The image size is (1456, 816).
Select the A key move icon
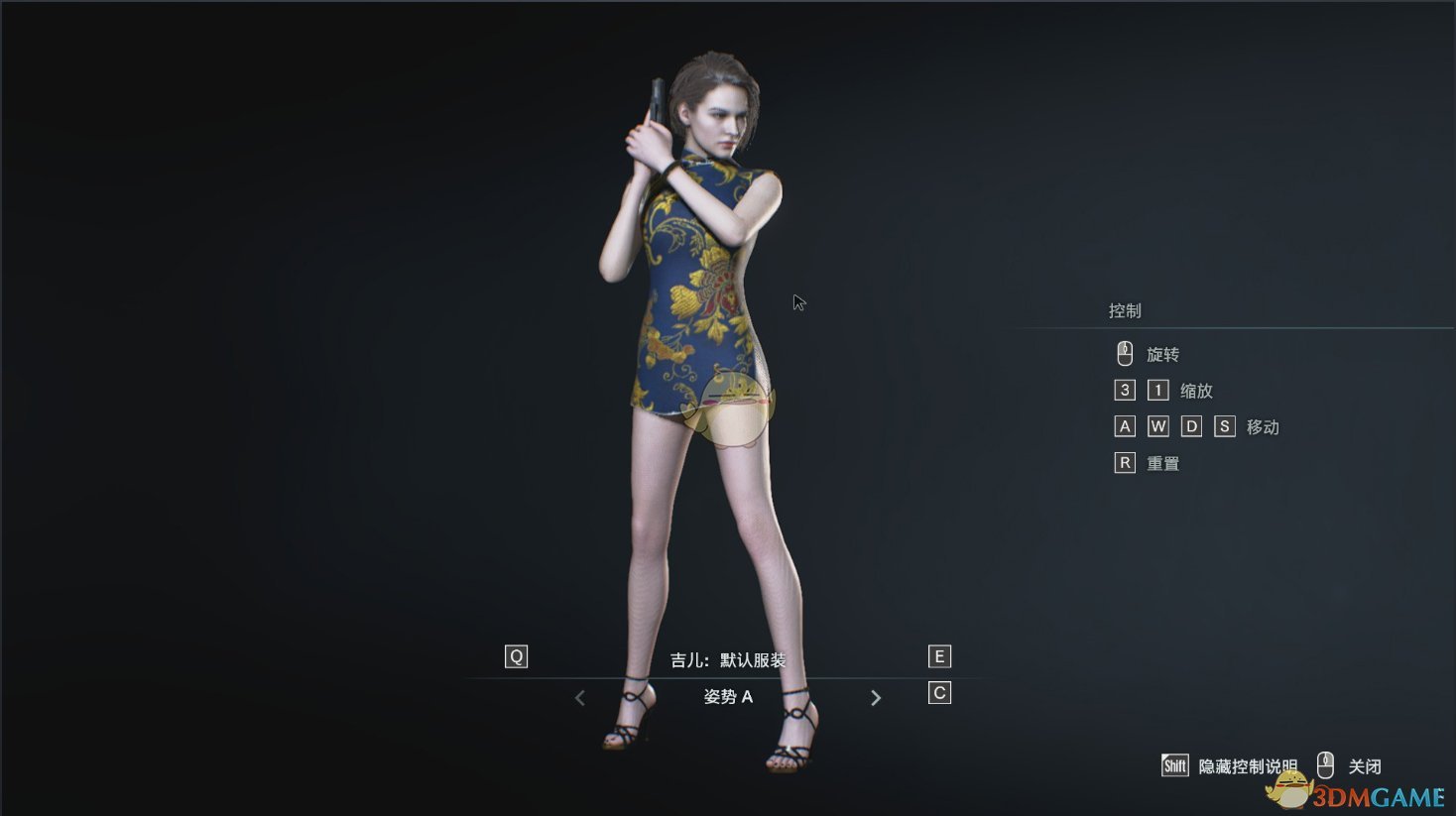coord(1124,425)
